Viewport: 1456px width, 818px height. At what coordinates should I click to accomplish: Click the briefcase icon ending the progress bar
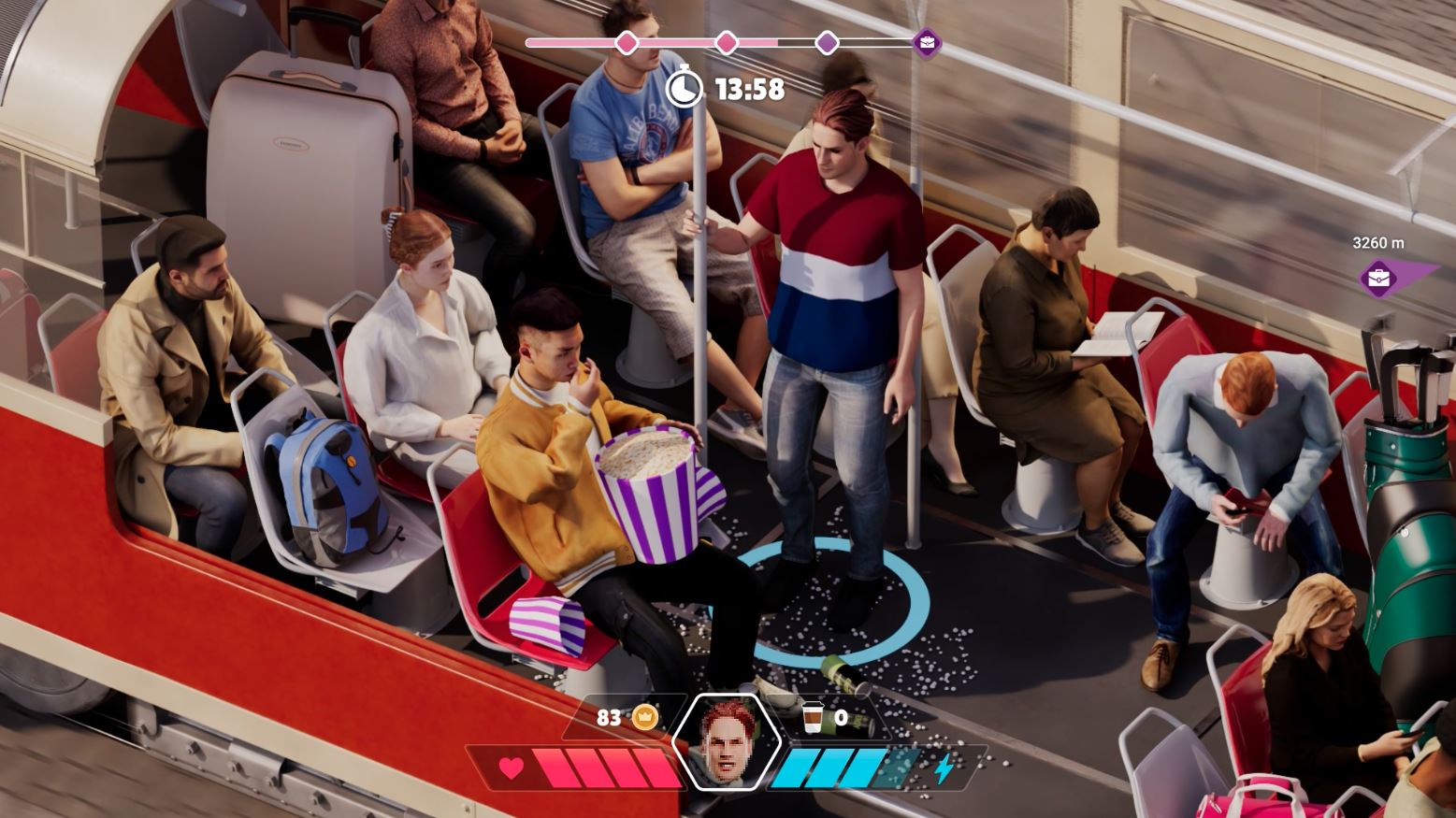point(927,43)
